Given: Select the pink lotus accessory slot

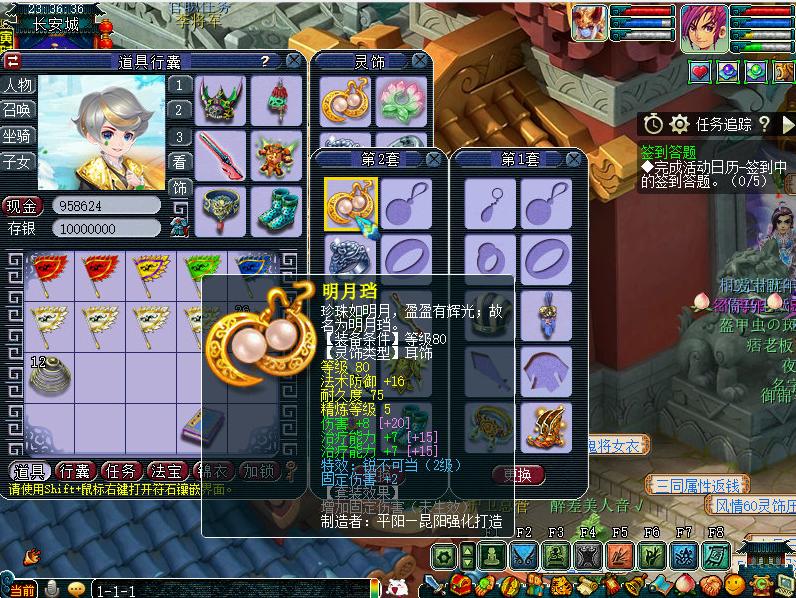Looking at the screenshot, I should pos(403,100).
